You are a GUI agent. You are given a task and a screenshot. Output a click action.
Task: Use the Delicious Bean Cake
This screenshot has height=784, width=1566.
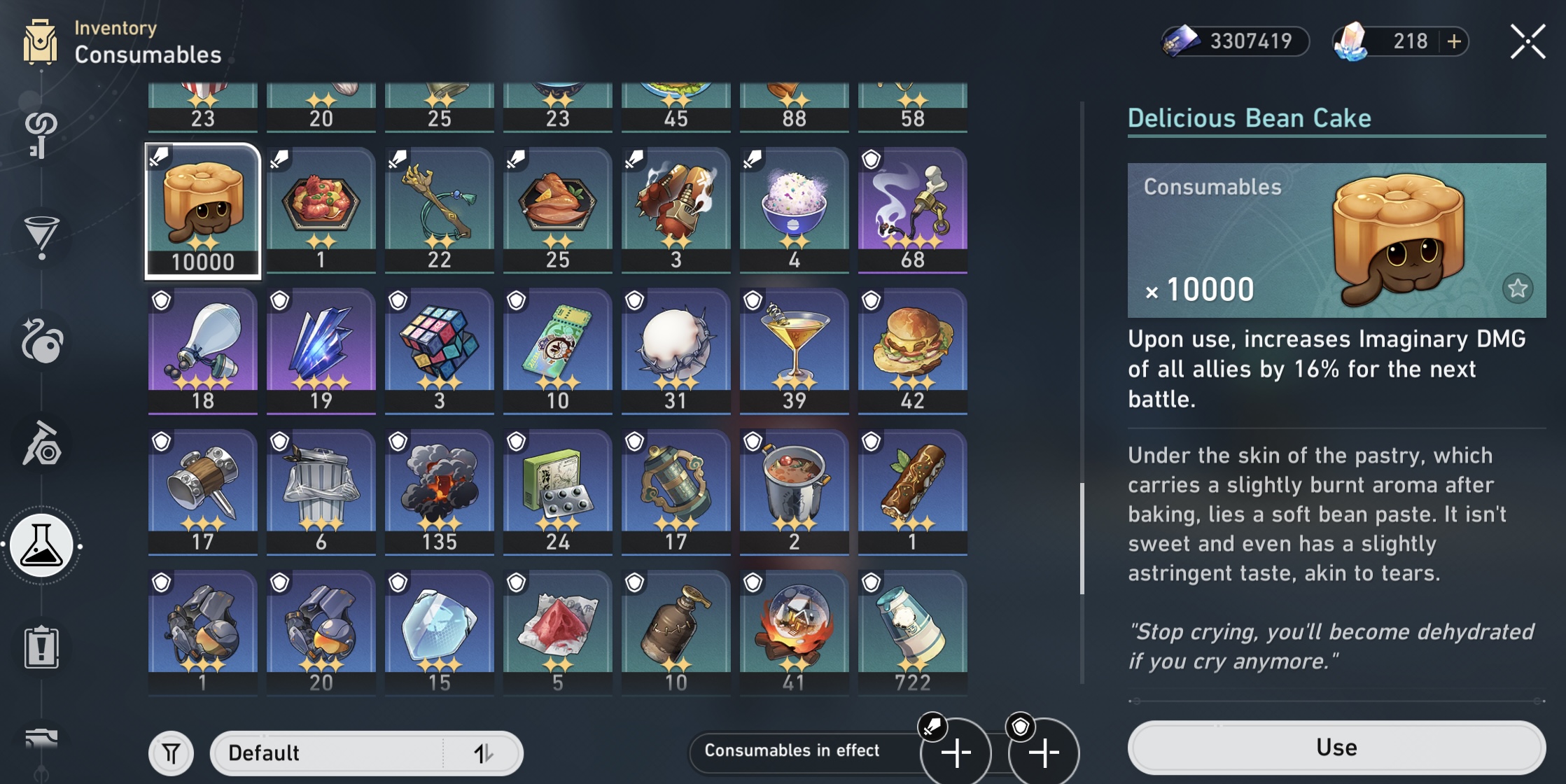tap(1336, 748)
